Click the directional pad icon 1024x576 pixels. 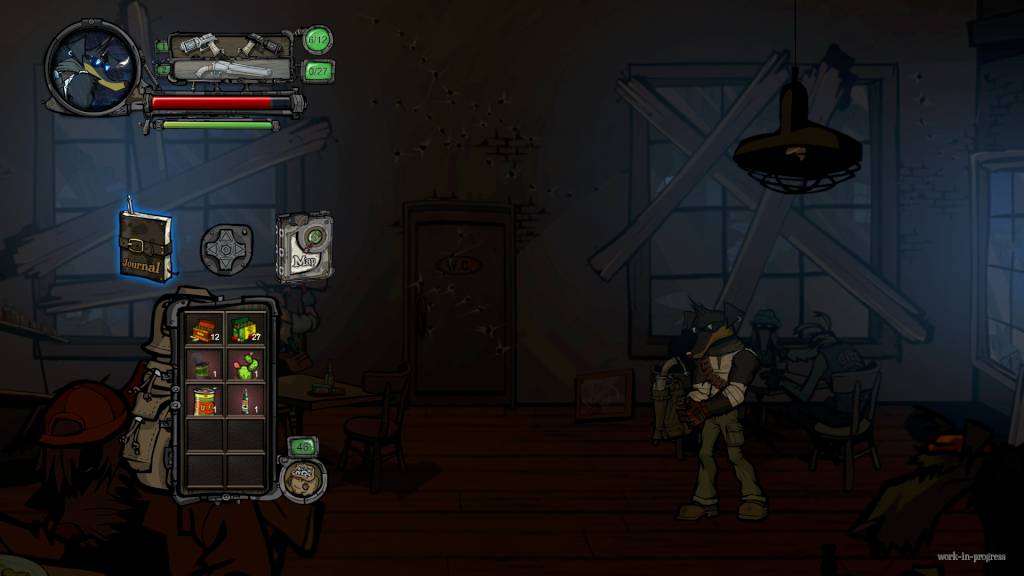click(x=226, y=247)
